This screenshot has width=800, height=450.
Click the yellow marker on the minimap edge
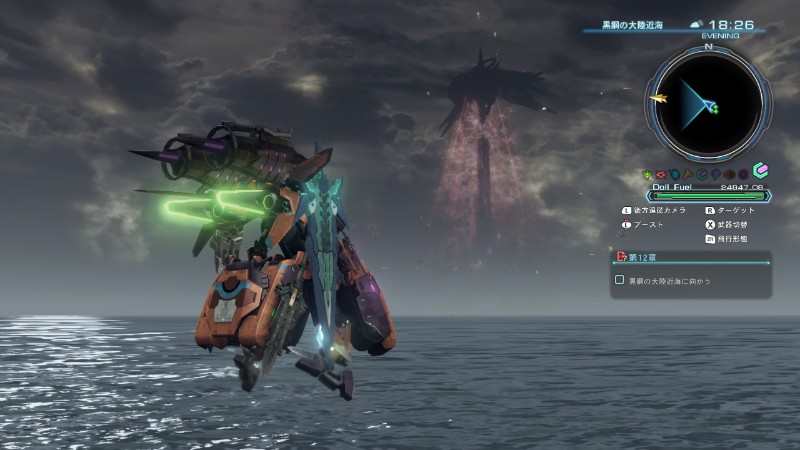[657, 98]
